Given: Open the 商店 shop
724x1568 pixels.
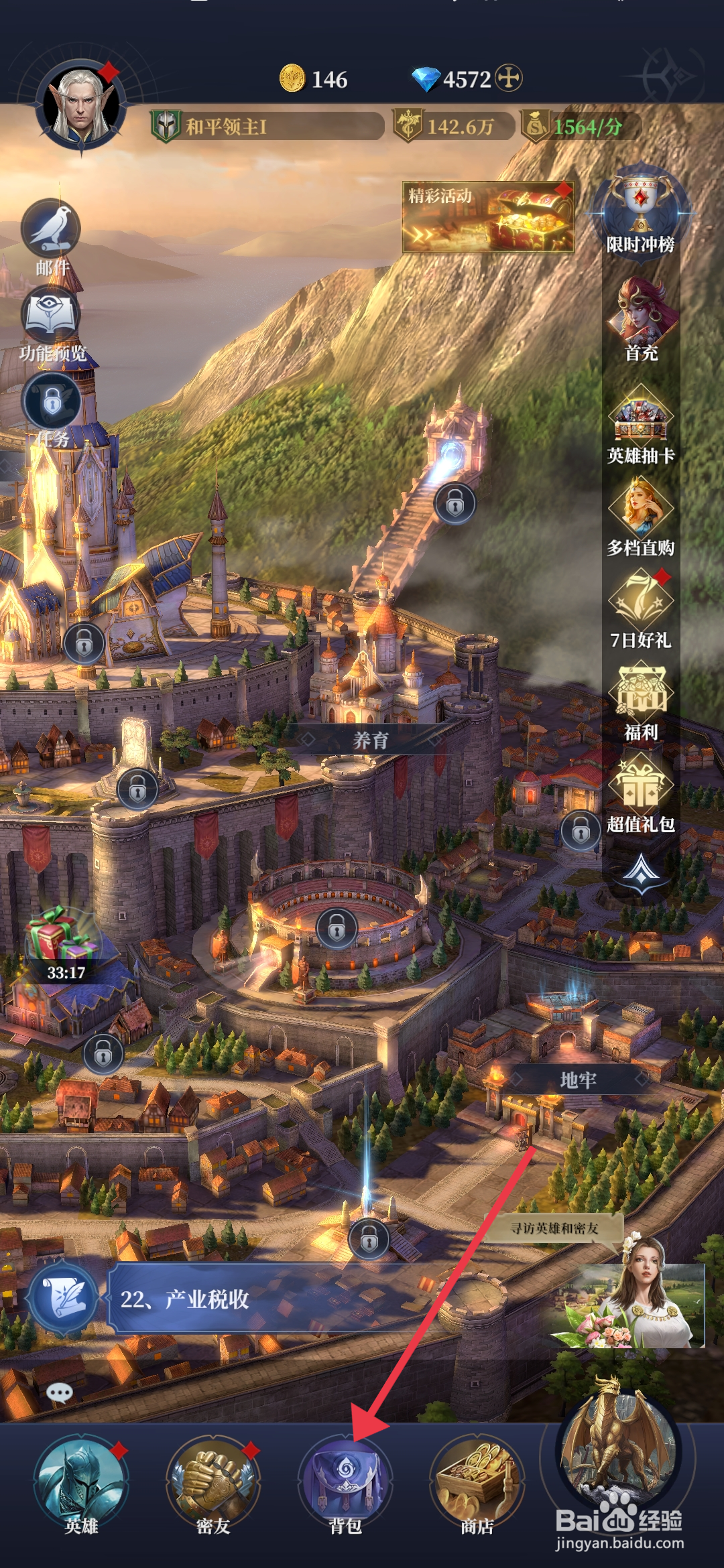Looking at the screenshot, I should 477,1481.
